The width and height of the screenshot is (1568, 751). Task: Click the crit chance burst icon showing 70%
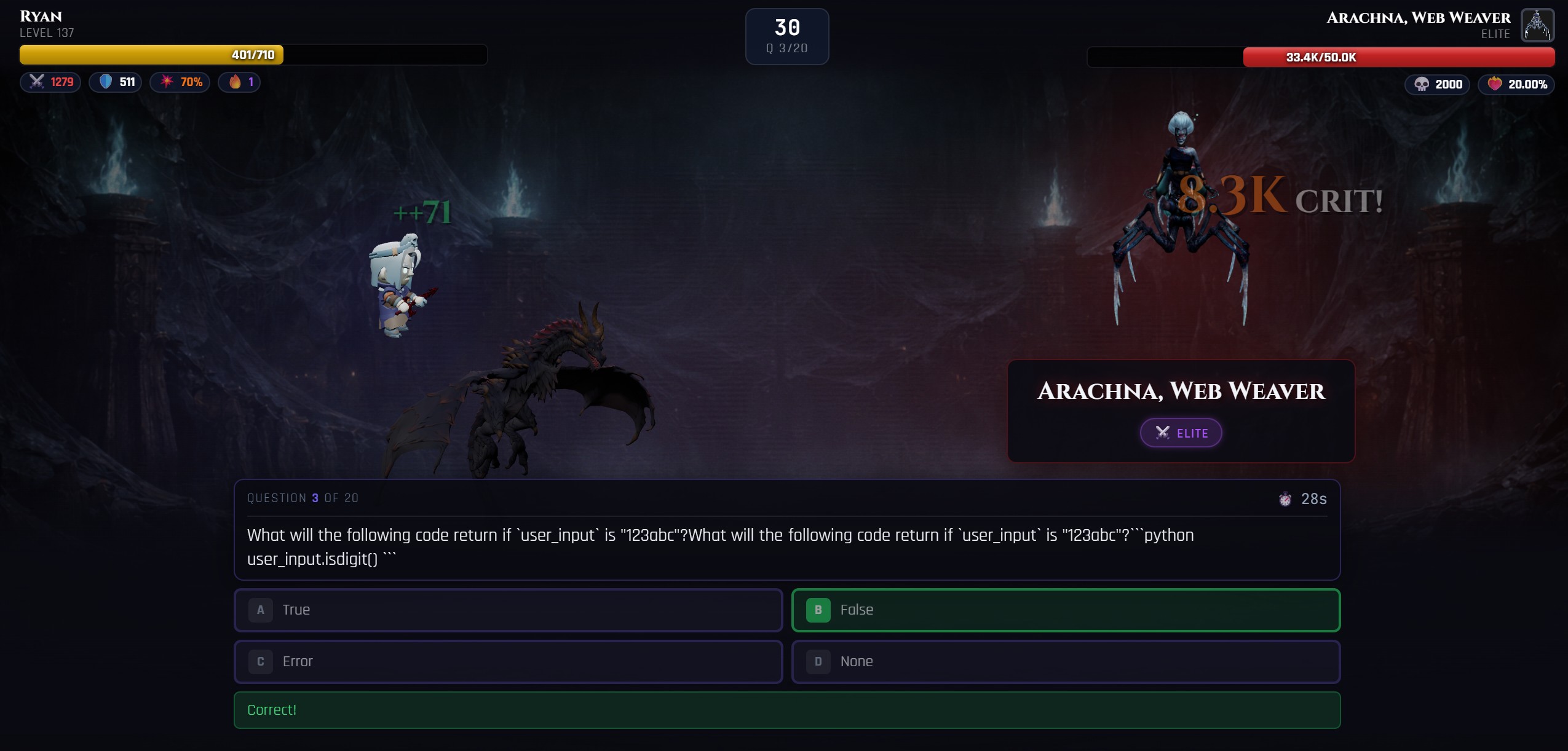(x=168, y=82)
